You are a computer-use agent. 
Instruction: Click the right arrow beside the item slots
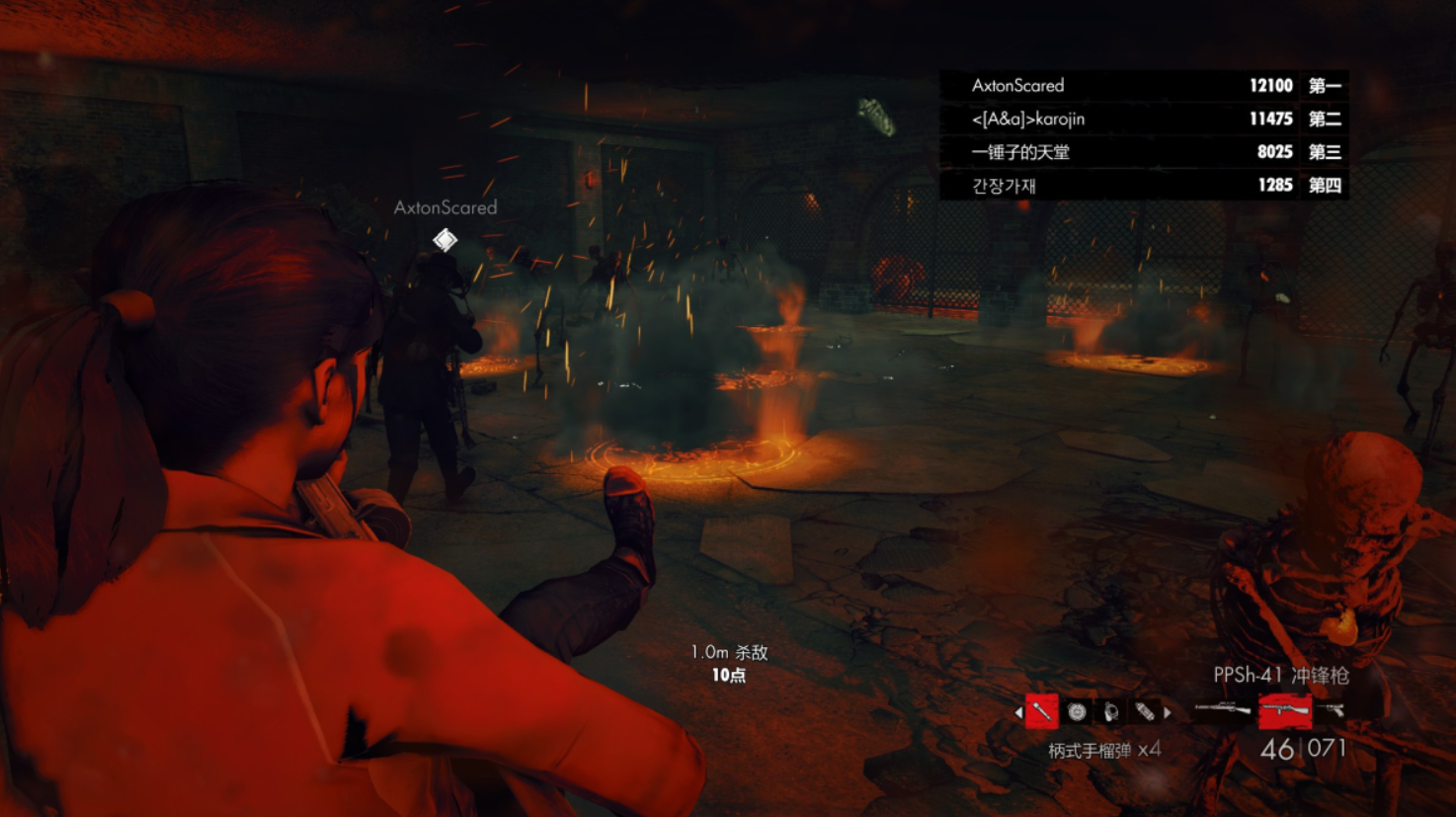click(x=1168, y=711)
